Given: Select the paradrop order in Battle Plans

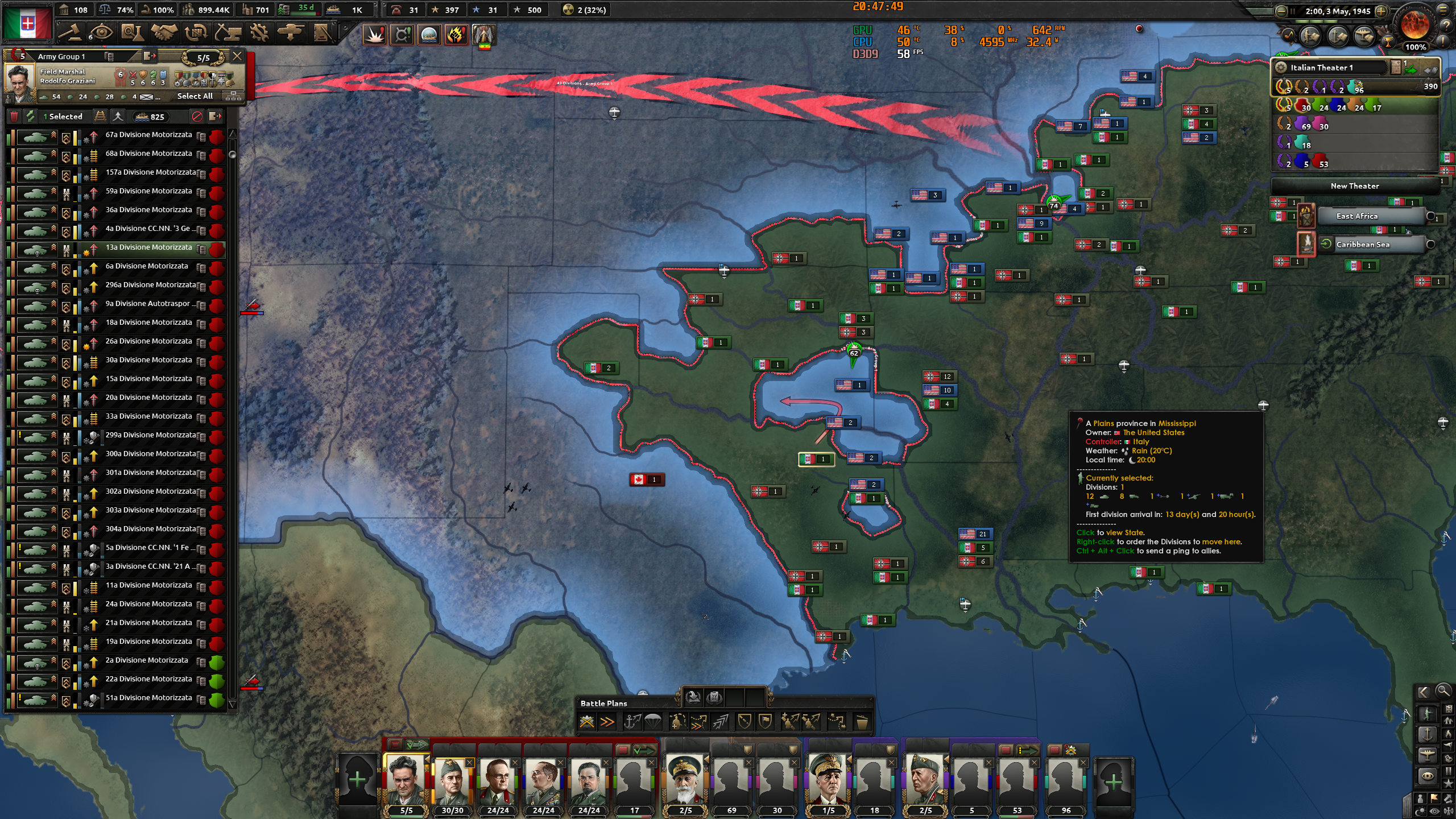Looking at the screenshot, I should pos(653,722).
